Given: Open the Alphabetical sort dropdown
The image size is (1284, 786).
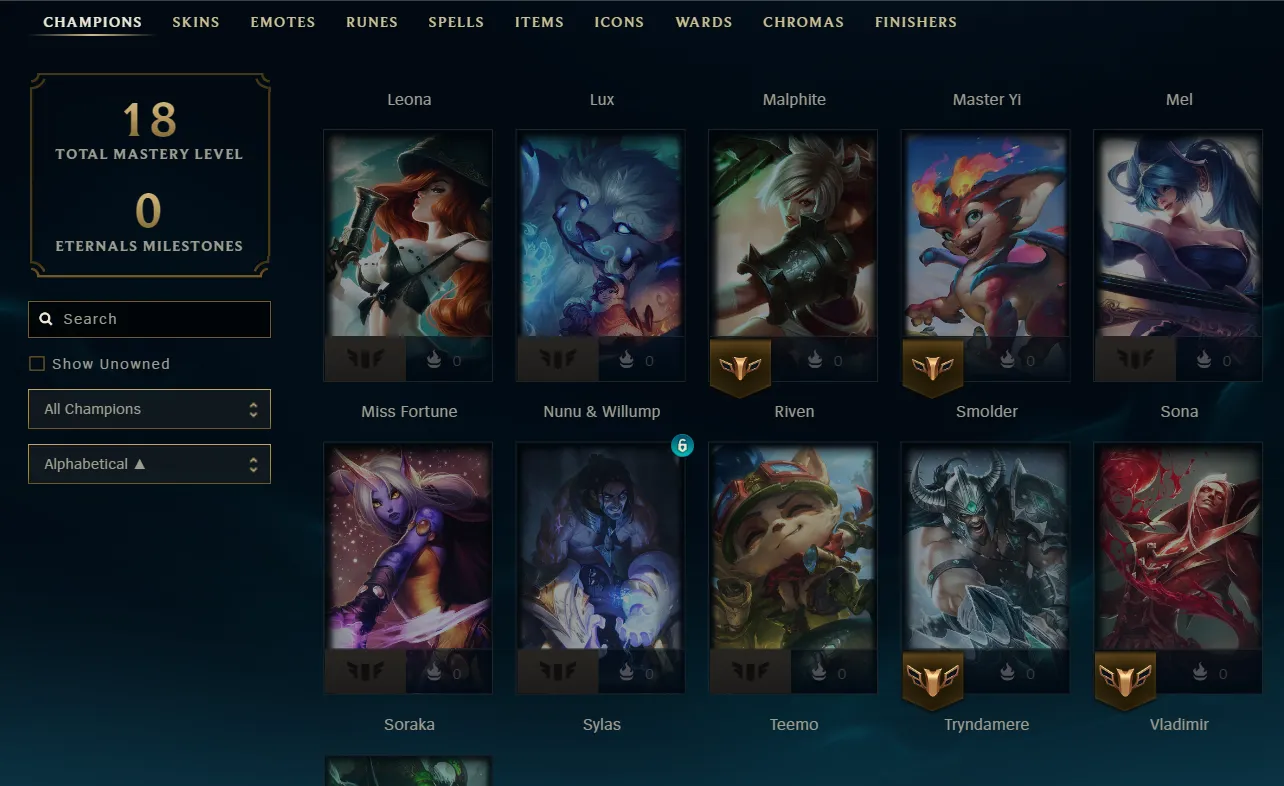Looking at the screenshot, I should click(x=149, y=464).
